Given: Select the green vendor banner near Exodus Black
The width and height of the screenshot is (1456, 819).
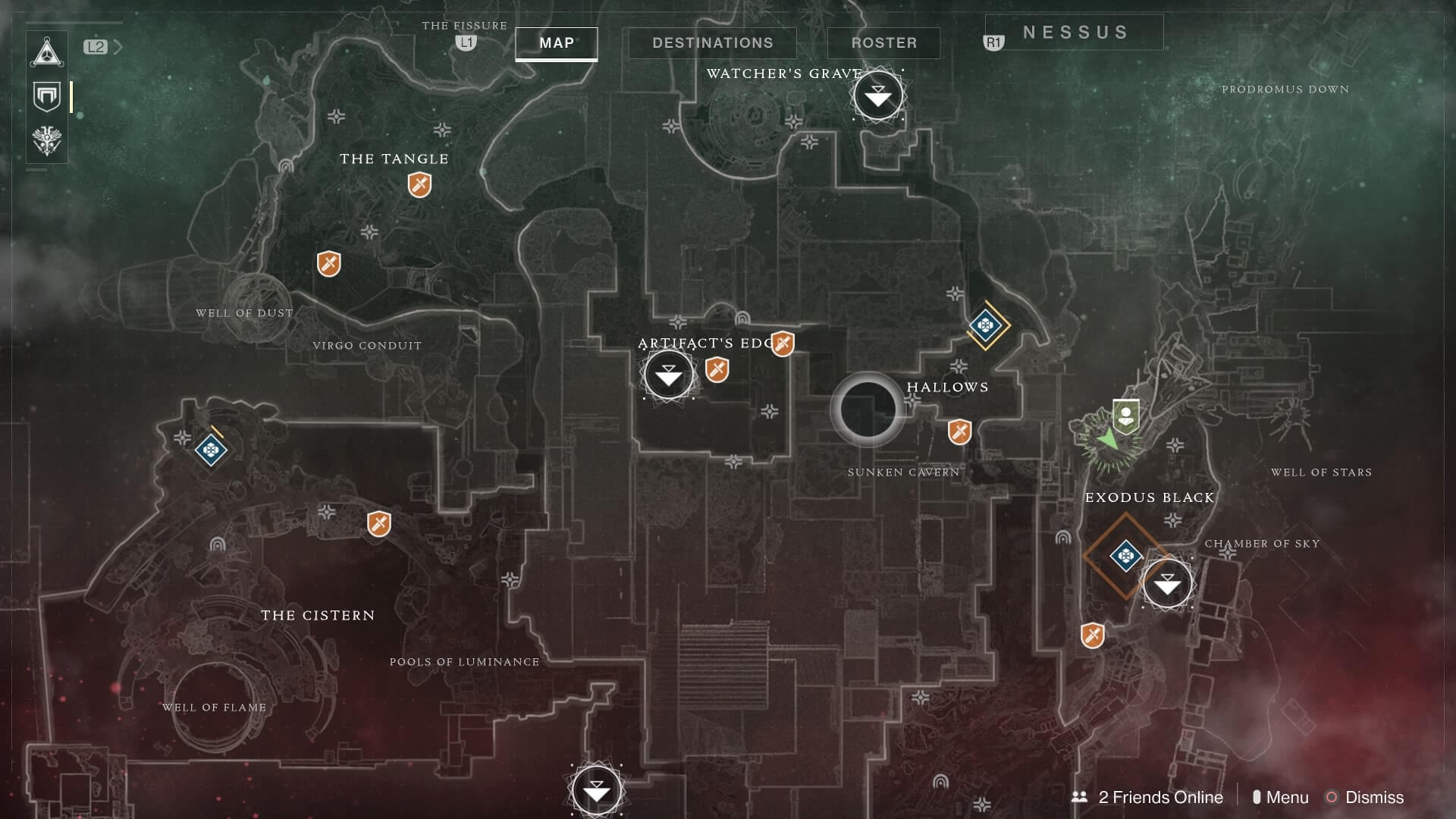Looking at the screenshot, I should pos(1126,416).
